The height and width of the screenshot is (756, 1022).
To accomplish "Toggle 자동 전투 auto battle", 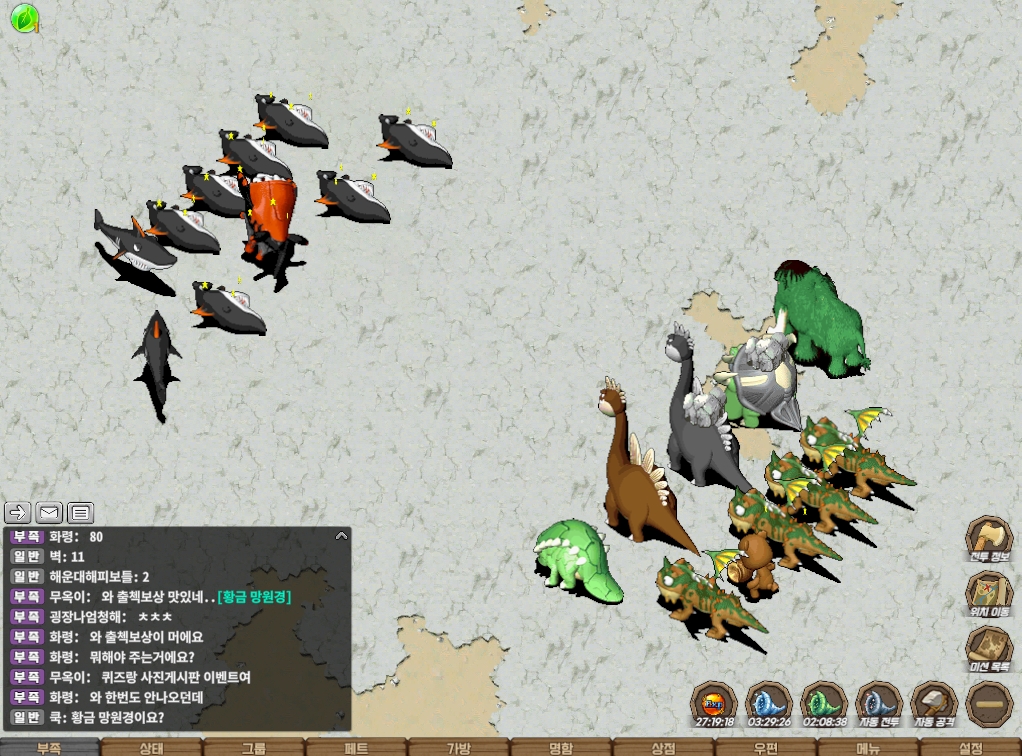I will [880, 701].
